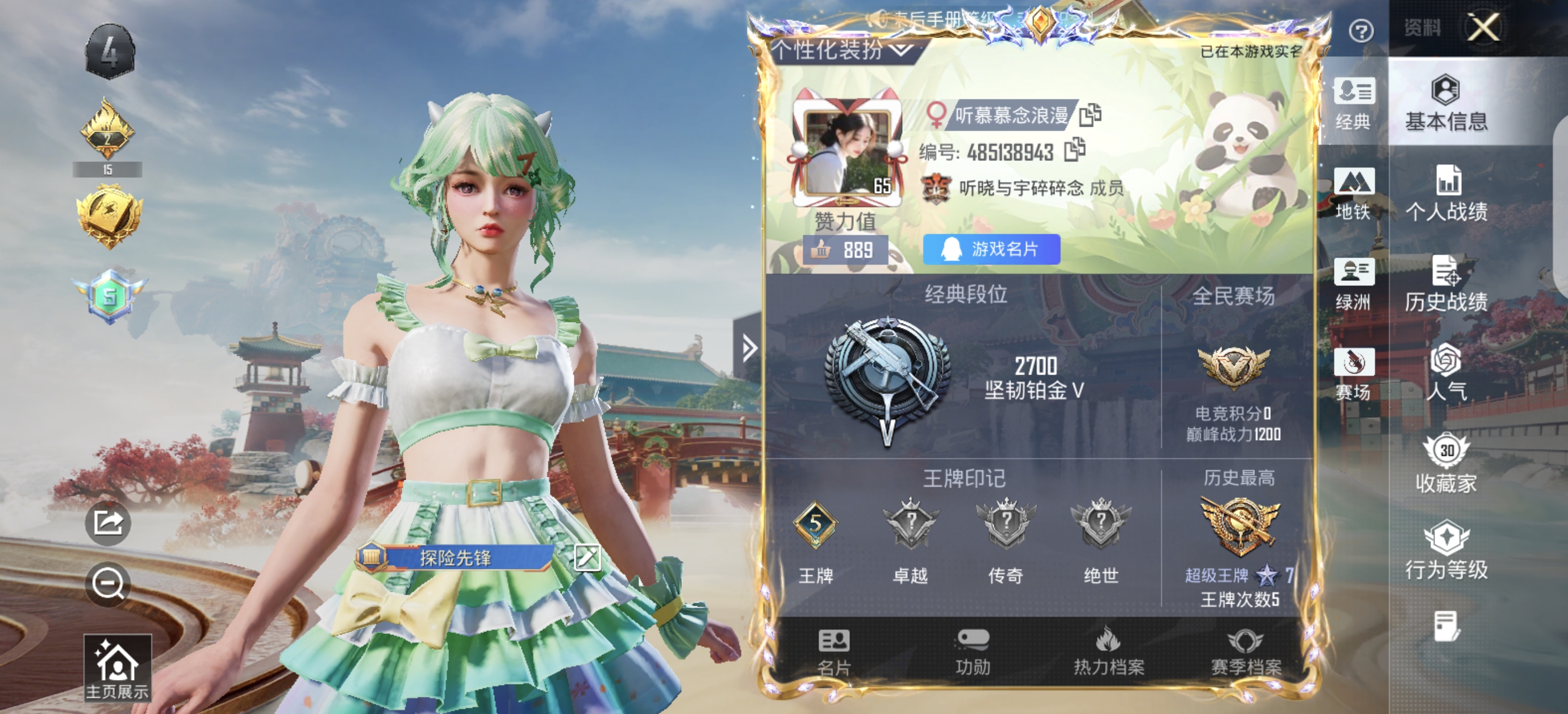
Task: Open the 主页展示 home display button
Action: [118, 669]
